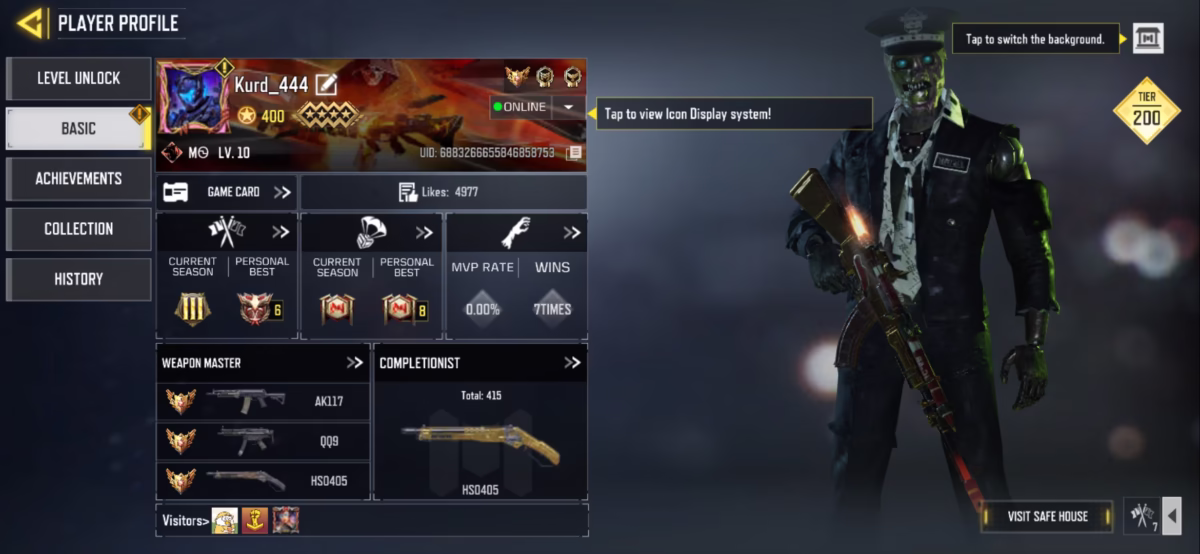View the History tab
The height and width of the screenshot is (554, 1200).
78,279
